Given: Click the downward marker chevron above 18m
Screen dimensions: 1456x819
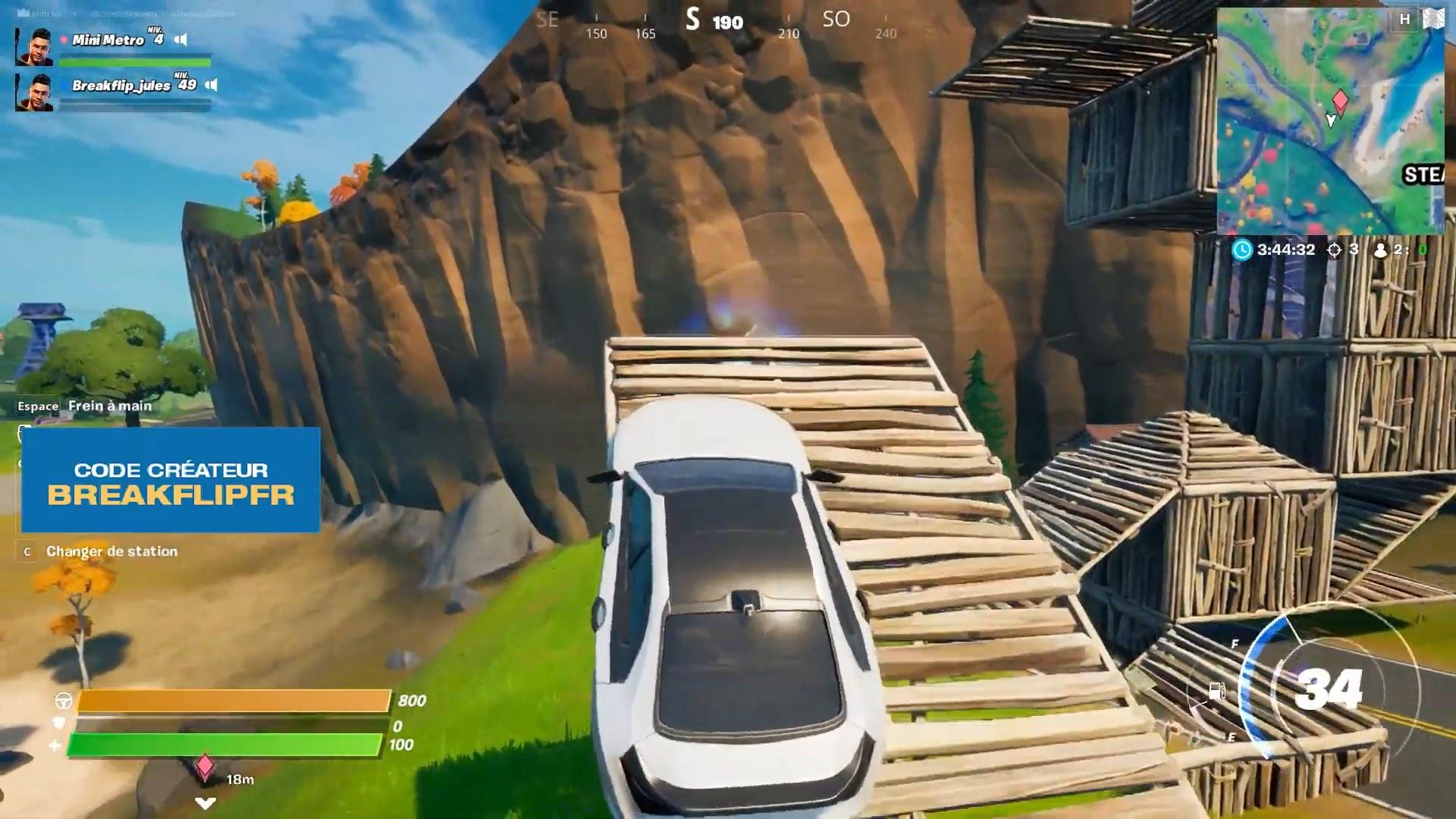Looking at the screenshot, I should (x=204, y=804).
